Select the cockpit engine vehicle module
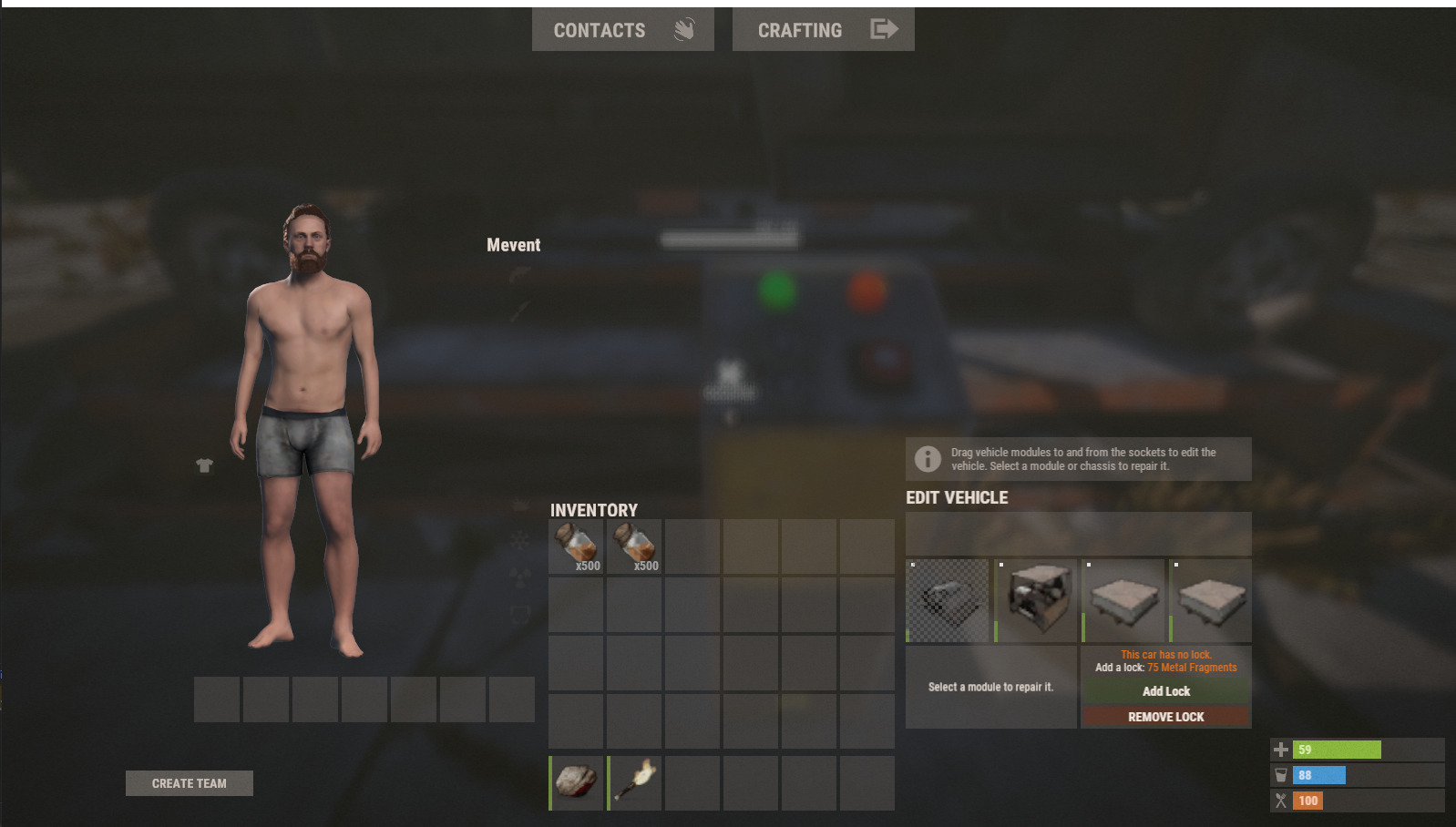Viewport: 1456px width, 827px height. point(1036,601)
